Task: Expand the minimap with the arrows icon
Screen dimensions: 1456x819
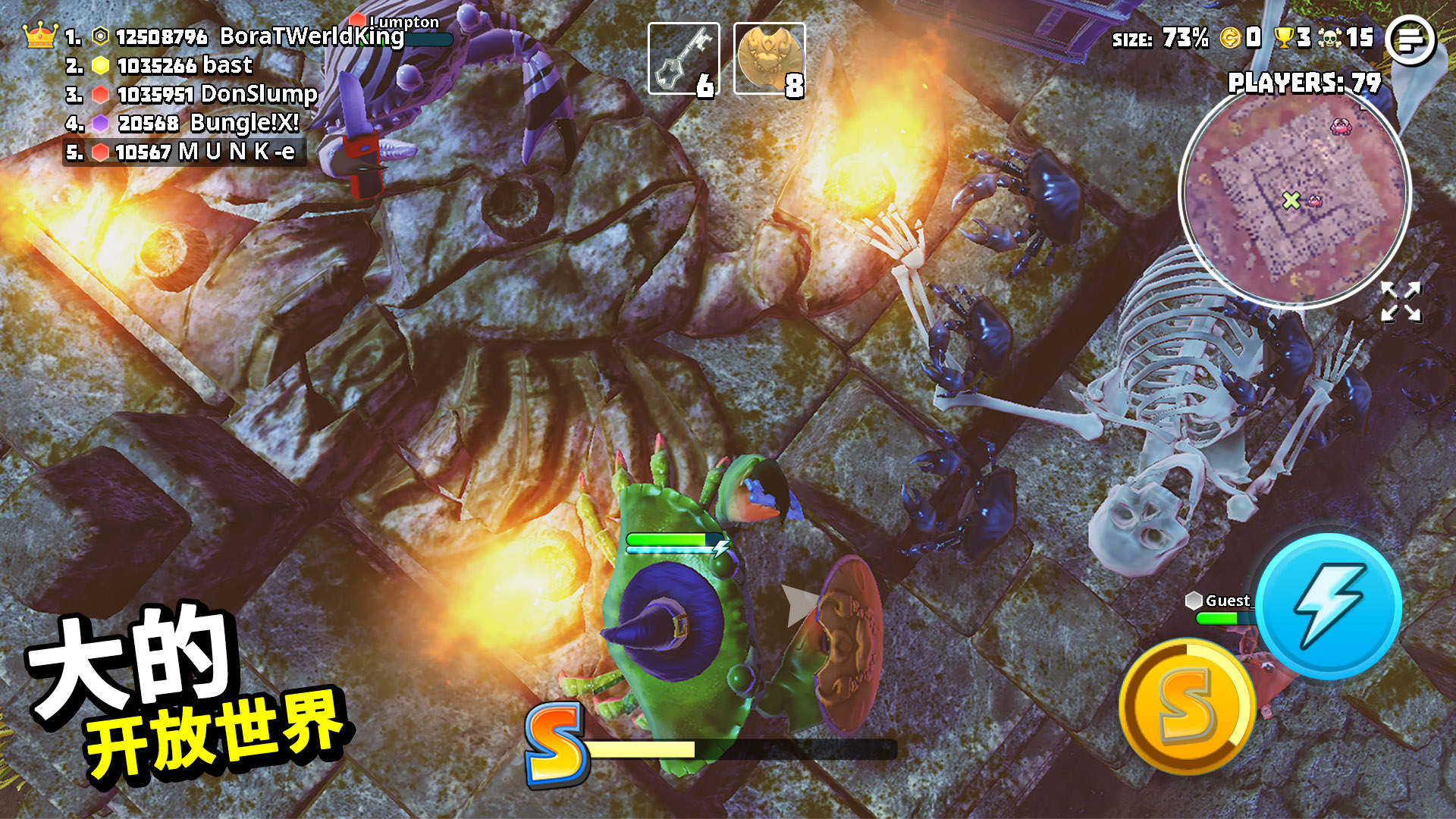Action: coord(1400,302)
